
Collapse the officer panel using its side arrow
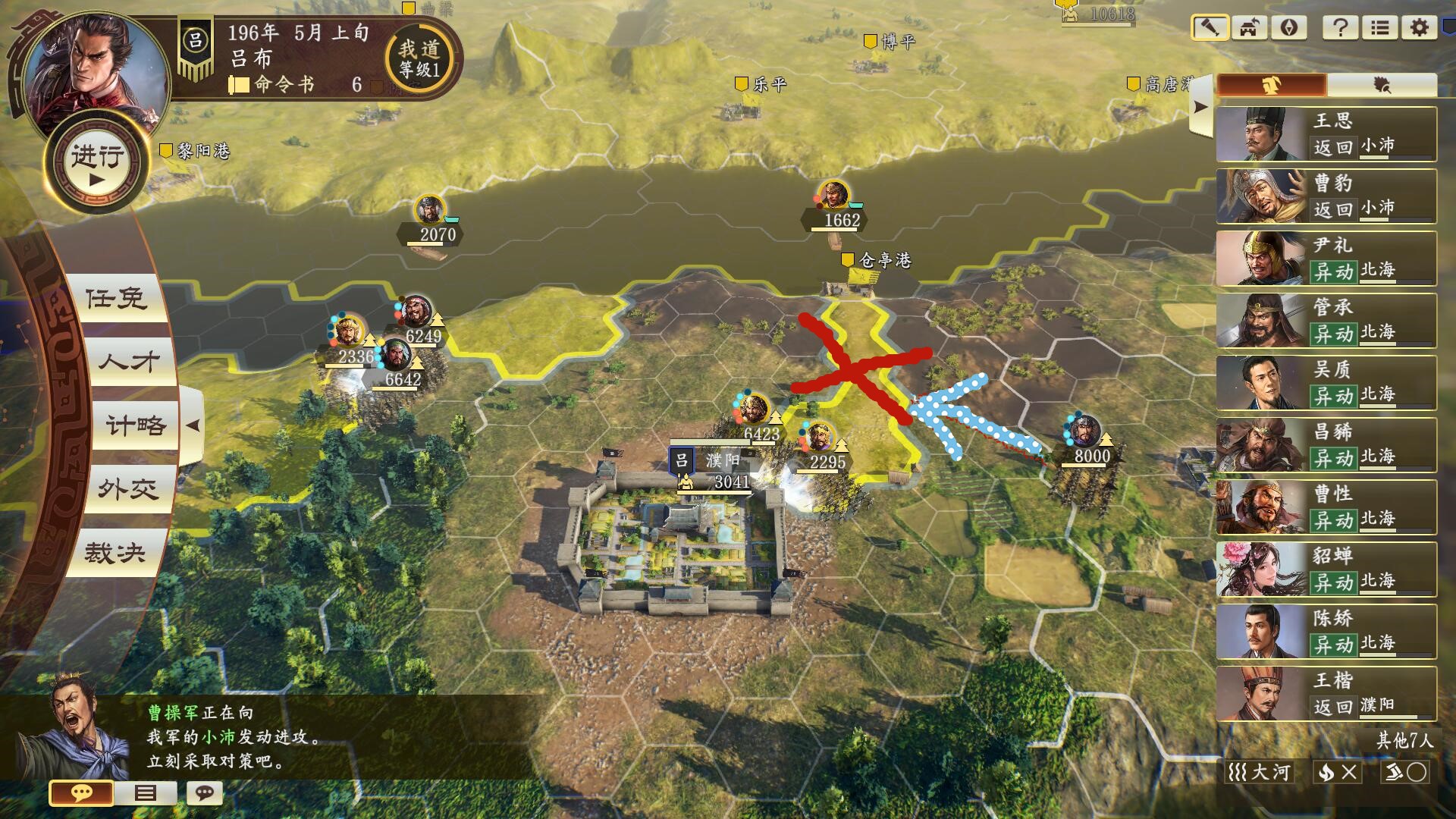pyautogui.click(x=1200, y=106)
